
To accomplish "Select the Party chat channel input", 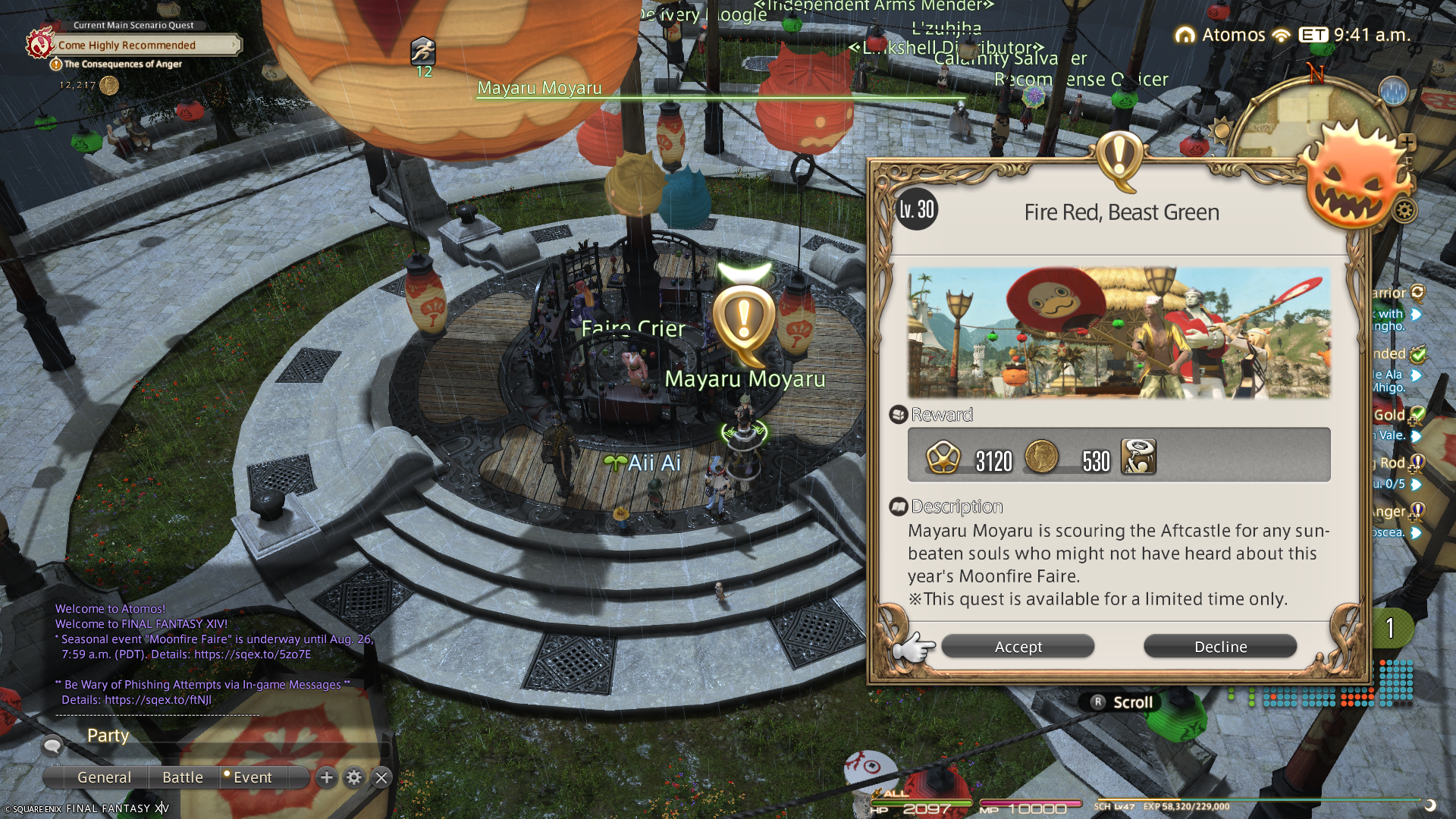I will [227, 736].
